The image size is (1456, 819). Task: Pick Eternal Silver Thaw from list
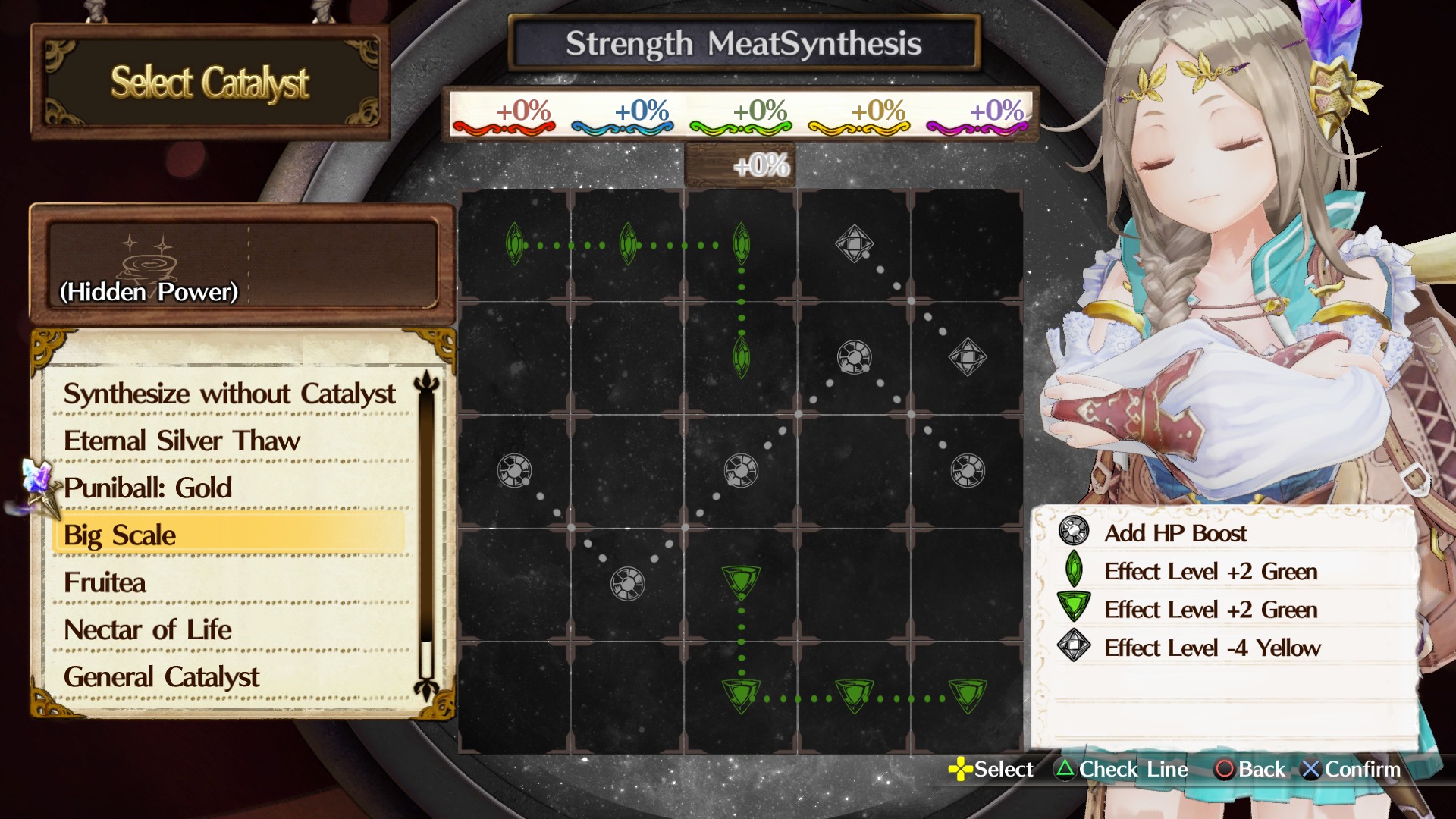[x=182, y=441]
